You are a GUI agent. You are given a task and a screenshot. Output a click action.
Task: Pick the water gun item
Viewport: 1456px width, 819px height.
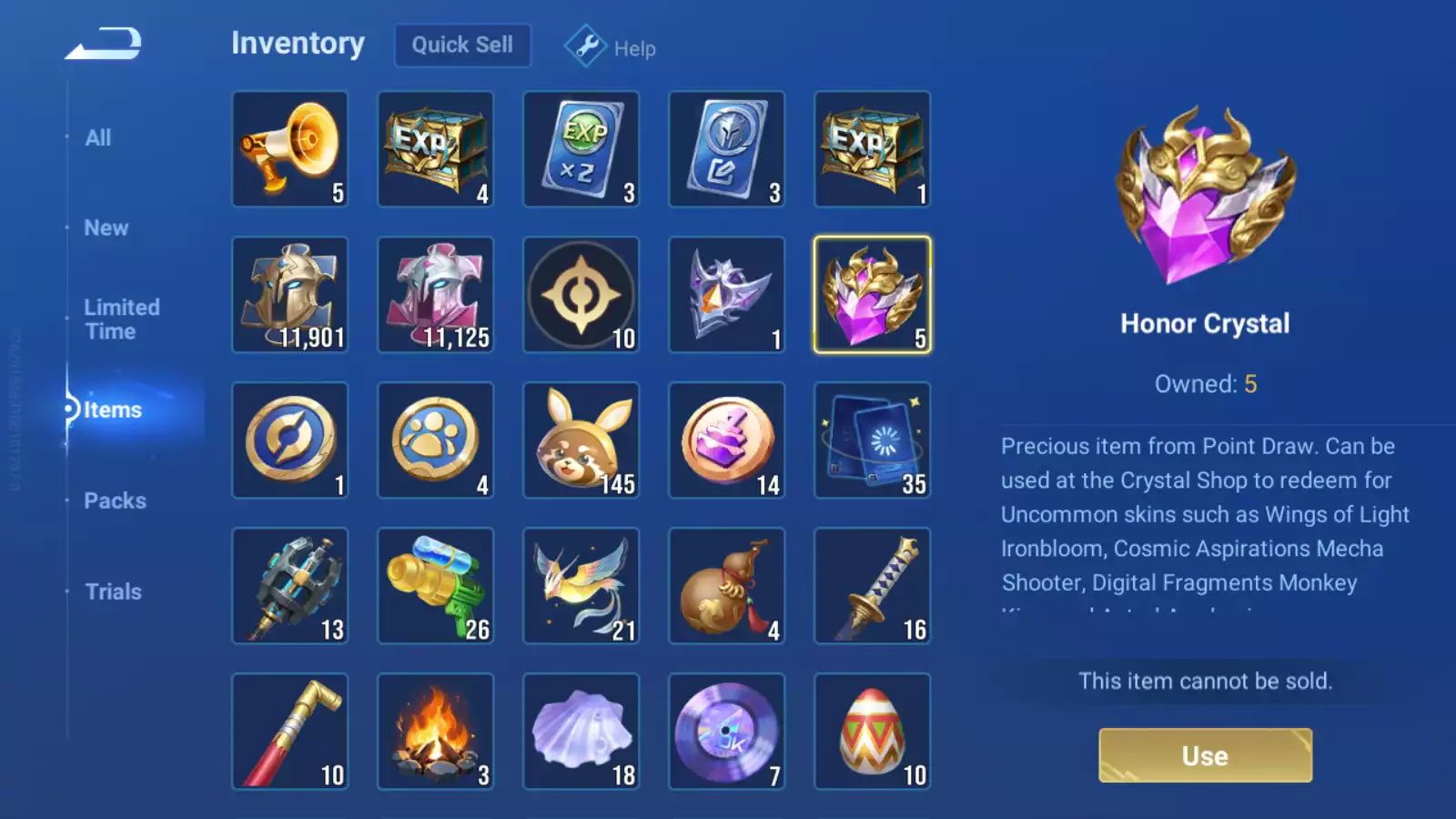coord(436,586)
